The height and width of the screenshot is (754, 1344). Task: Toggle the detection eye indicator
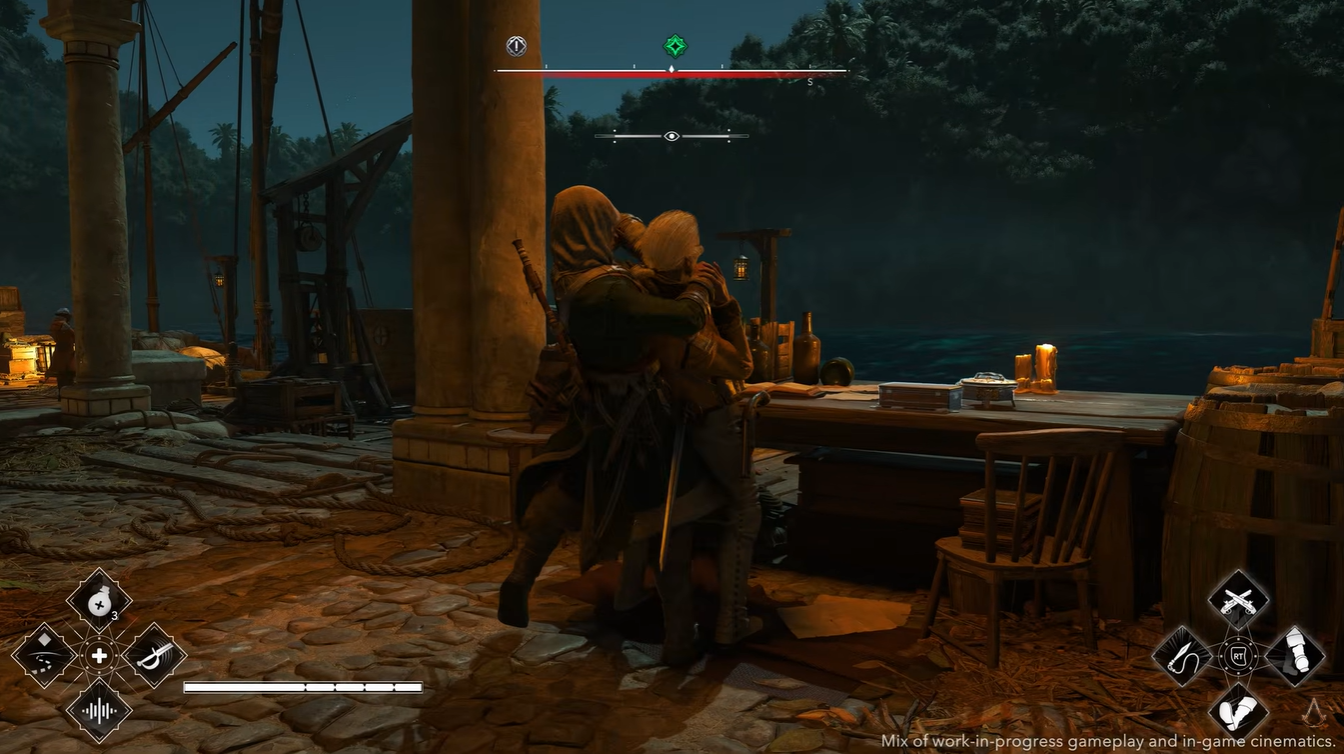click(x=671, y=135)
